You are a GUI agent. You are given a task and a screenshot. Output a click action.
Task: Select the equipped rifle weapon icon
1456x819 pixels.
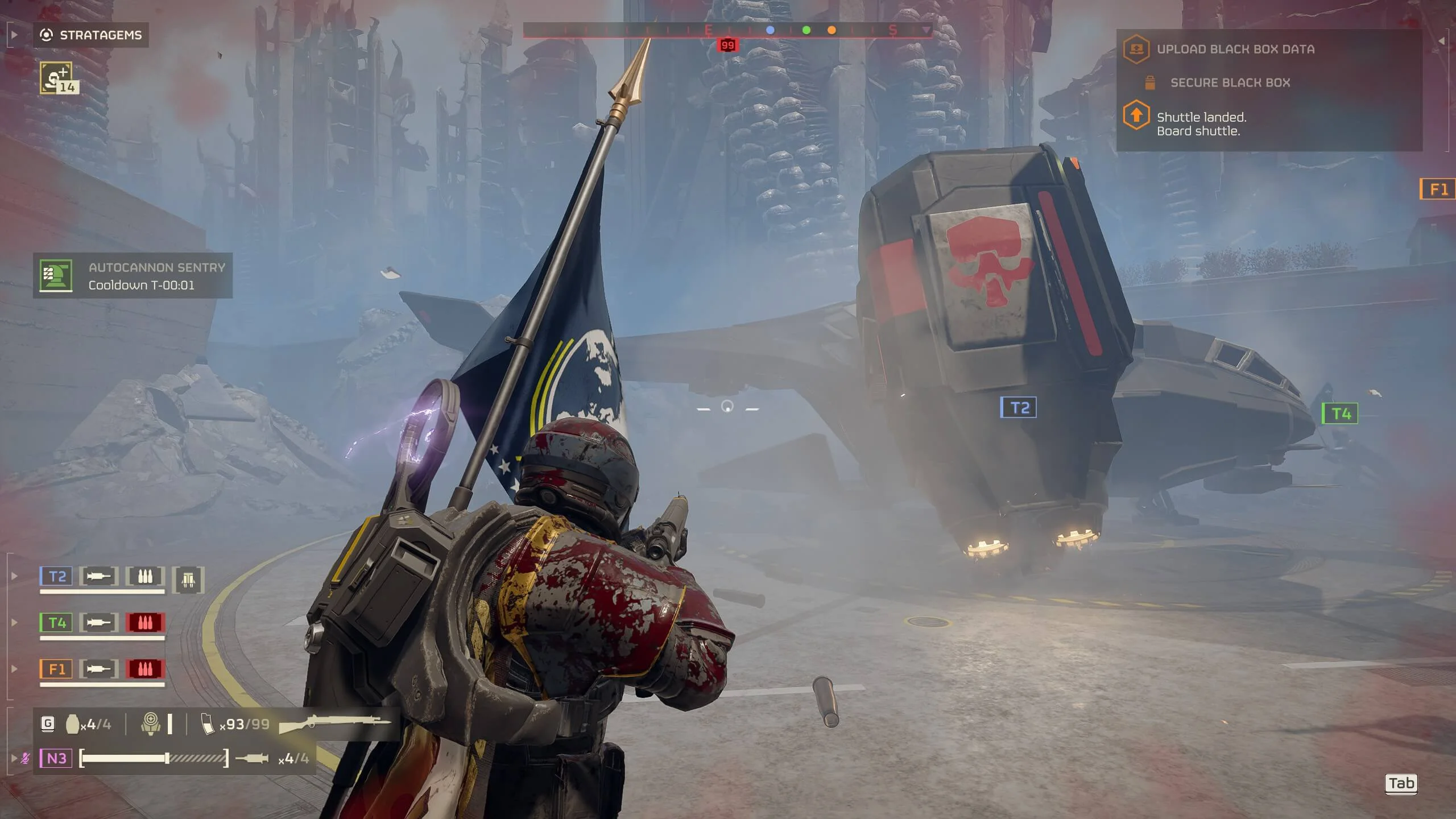click(x=336, y=724)
